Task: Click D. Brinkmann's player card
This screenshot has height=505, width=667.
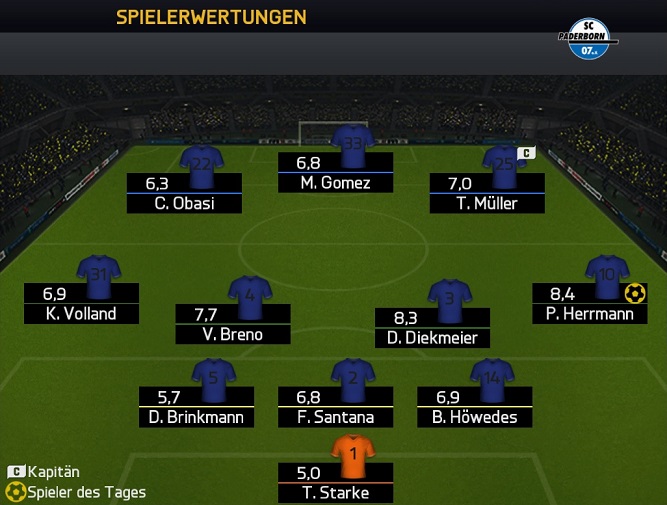Action: tap(196, 407)
